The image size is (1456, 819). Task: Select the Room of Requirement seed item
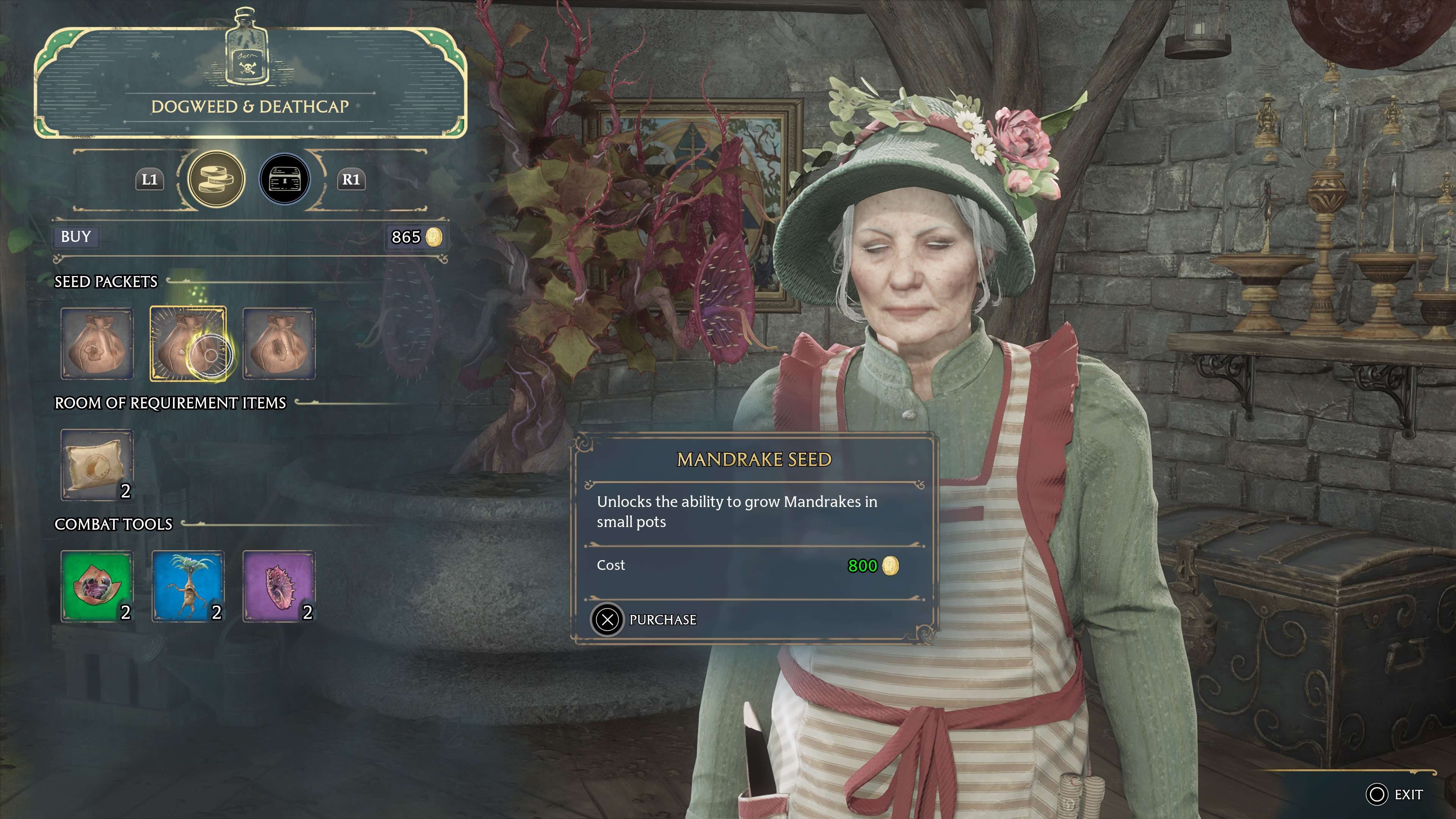pyautogui.click(x=97, y=463)
